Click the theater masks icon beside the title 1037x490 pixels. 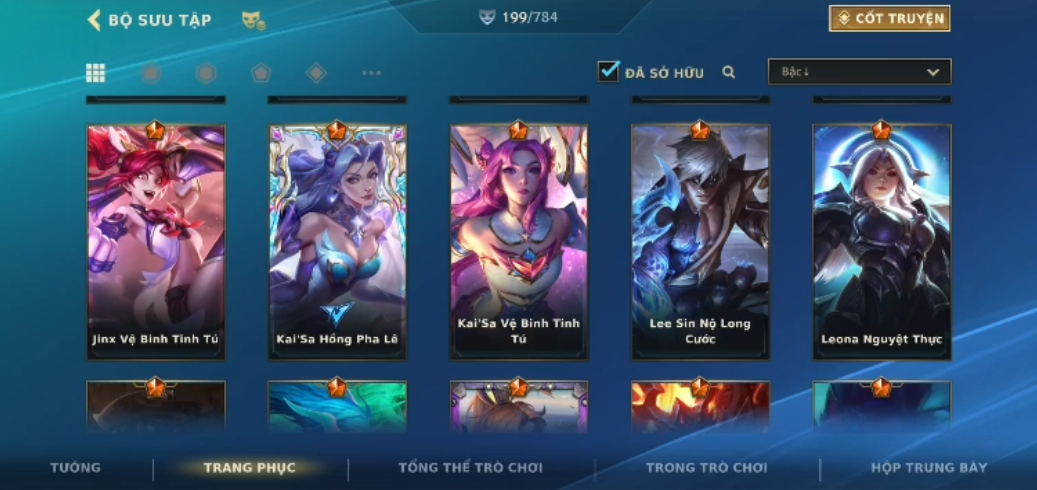coord(253,20)
